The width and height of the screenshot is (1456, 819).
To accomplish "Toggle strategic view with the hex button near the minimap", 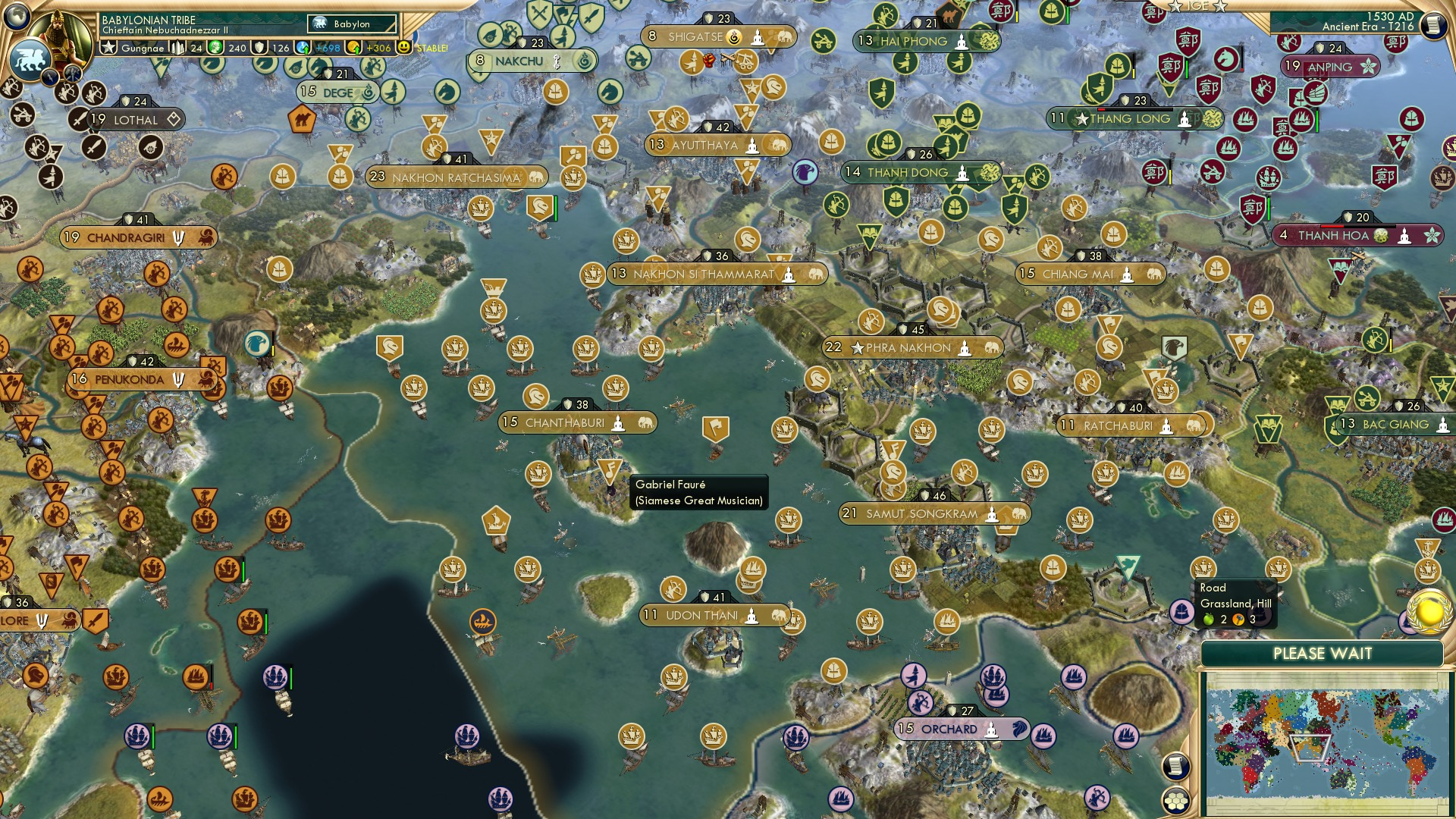I will (1176, 802).
